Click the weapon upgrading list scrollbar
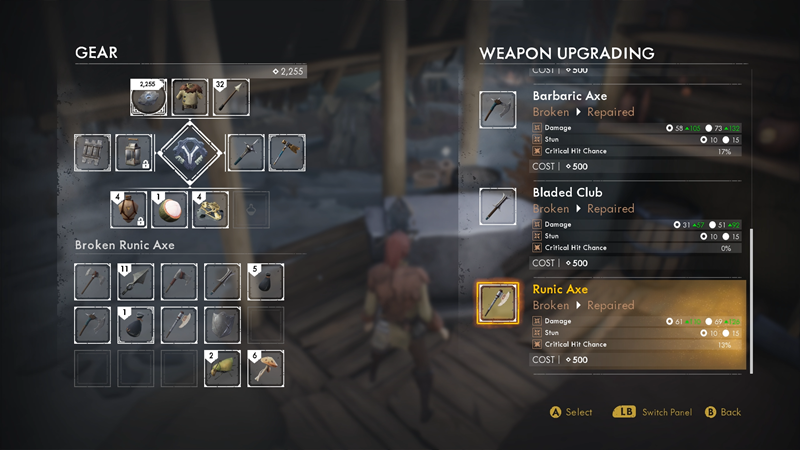800x450 pixels. pyautogui.click(x=751, y=300)
